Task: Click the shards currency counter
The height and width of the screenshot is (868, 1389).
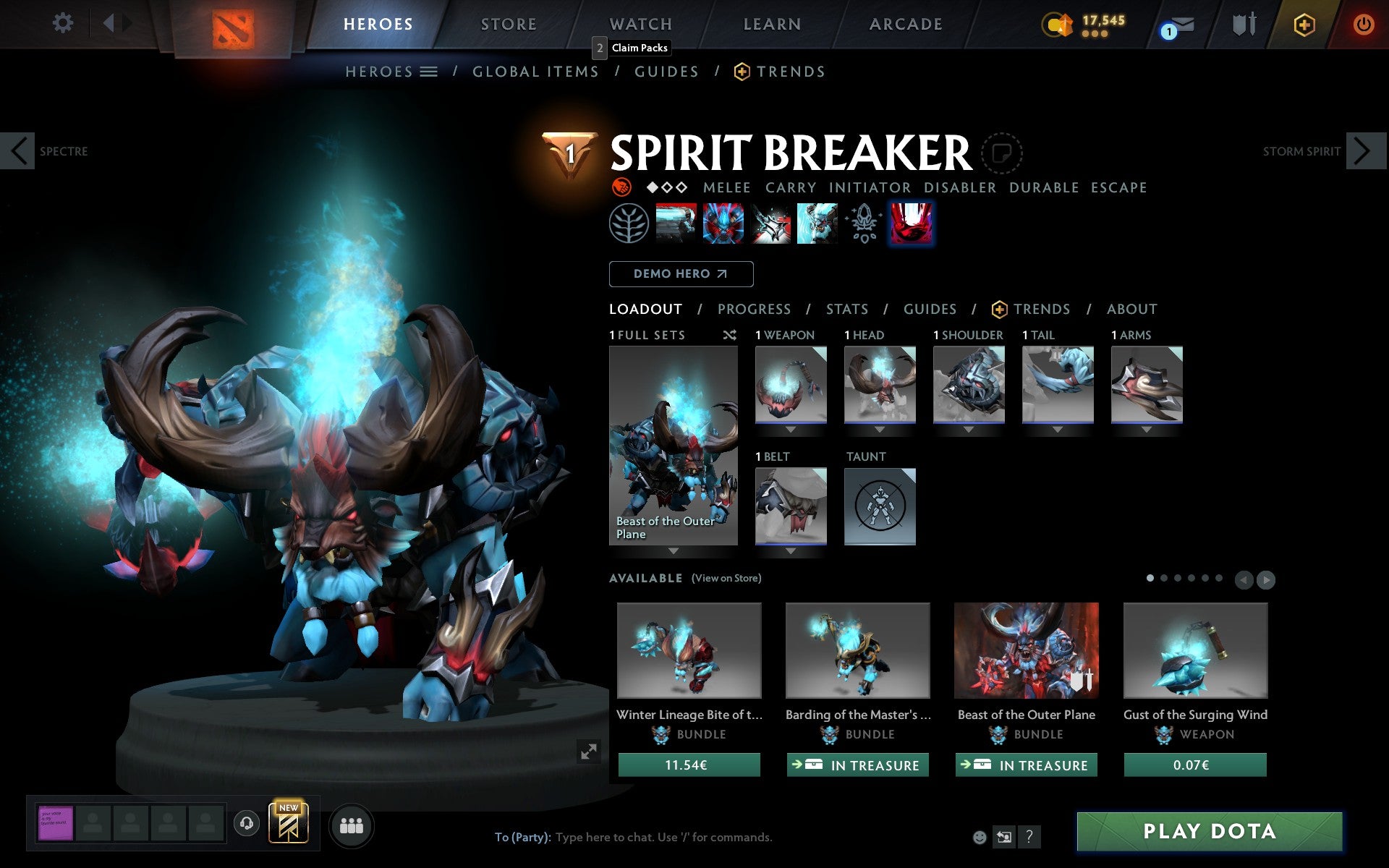Action: click(1082, 22)
